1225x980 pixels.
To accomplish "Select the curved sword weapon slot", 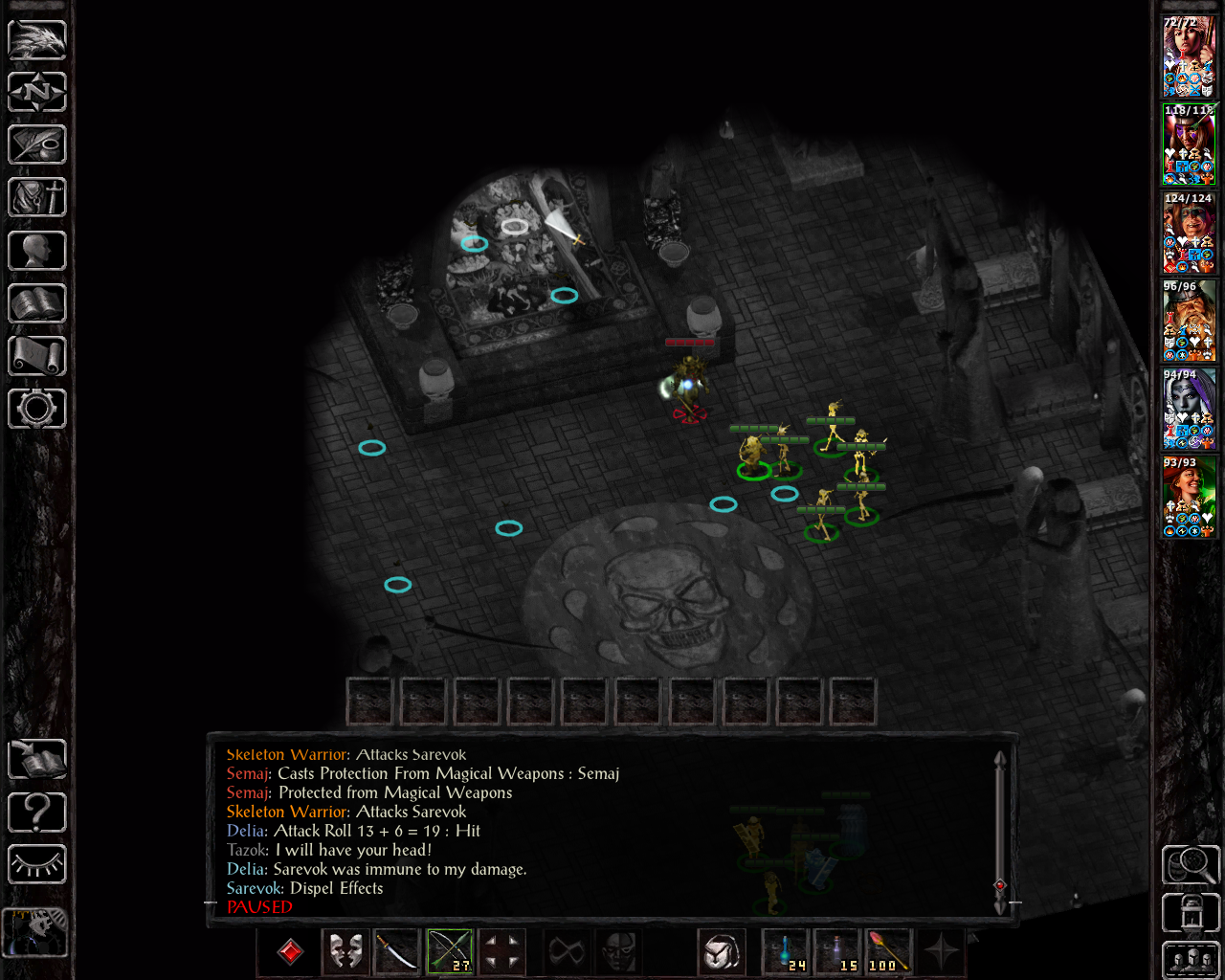I will click(x=397, y=951).
